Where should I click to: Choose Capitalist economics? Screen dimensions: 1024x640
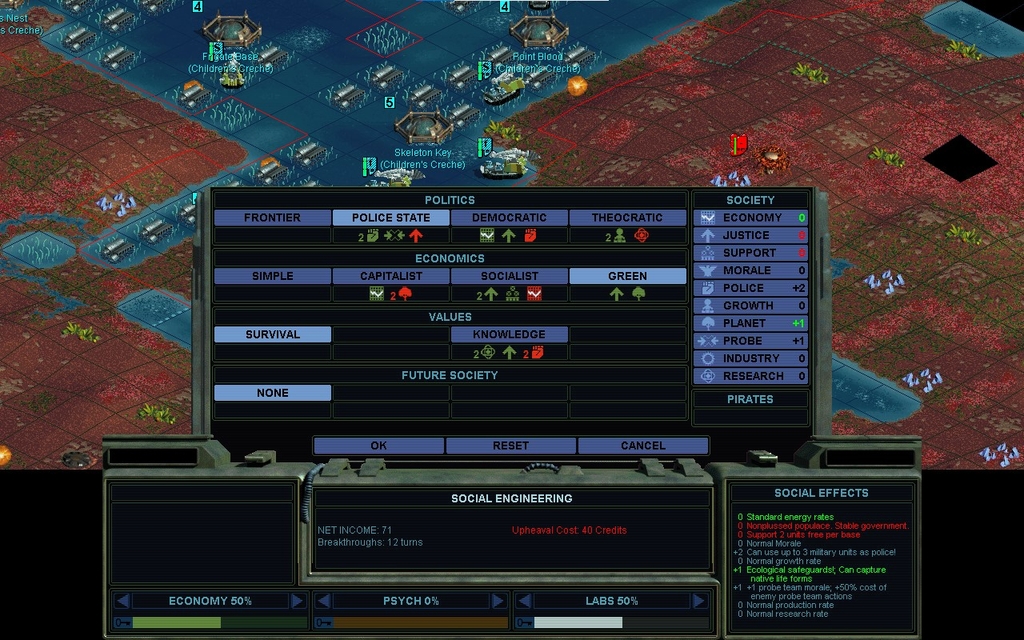(391, 276)
